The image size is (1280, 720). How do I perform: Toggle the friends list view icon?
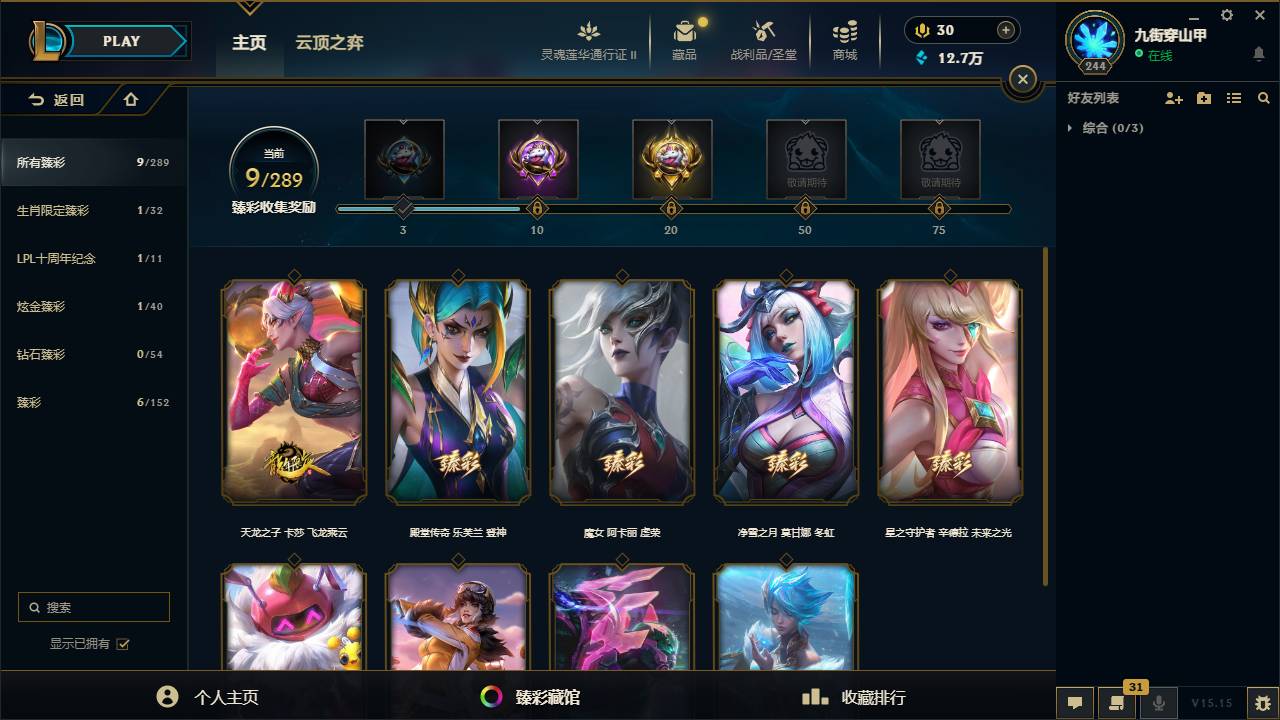click(x=1233, y=98)
